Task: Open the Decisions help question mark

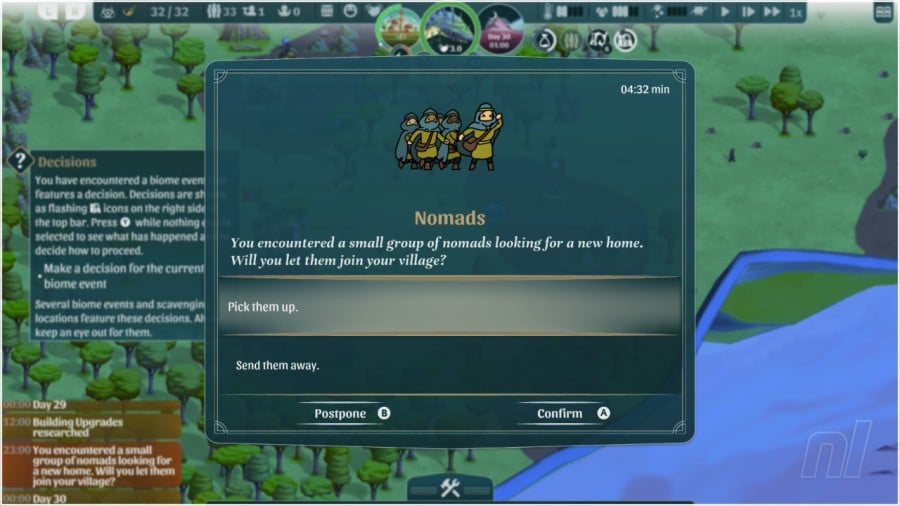Action: tap(19, 161)
